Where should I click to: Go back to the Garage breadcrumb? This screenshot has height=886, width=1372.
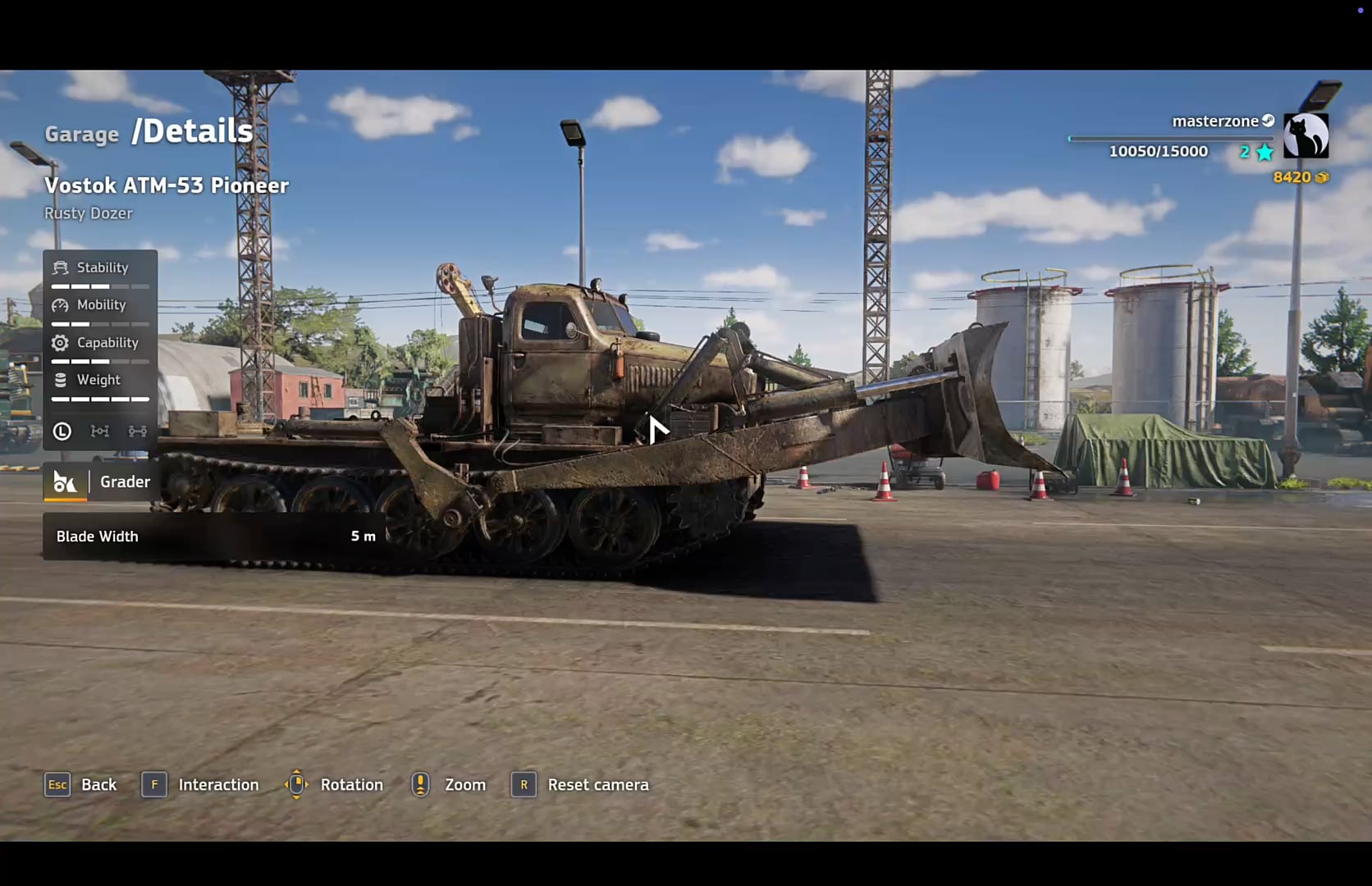pos(81,134)
